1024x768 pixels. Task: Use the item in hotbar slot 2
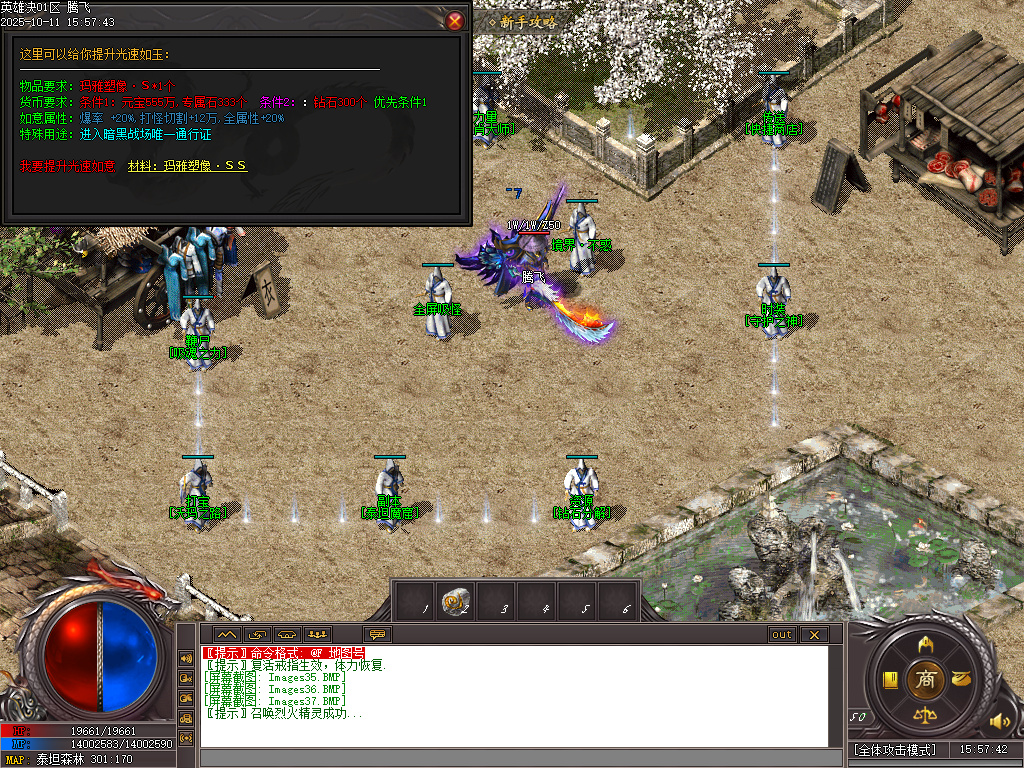pyautogui.click(x=456, y=600)
